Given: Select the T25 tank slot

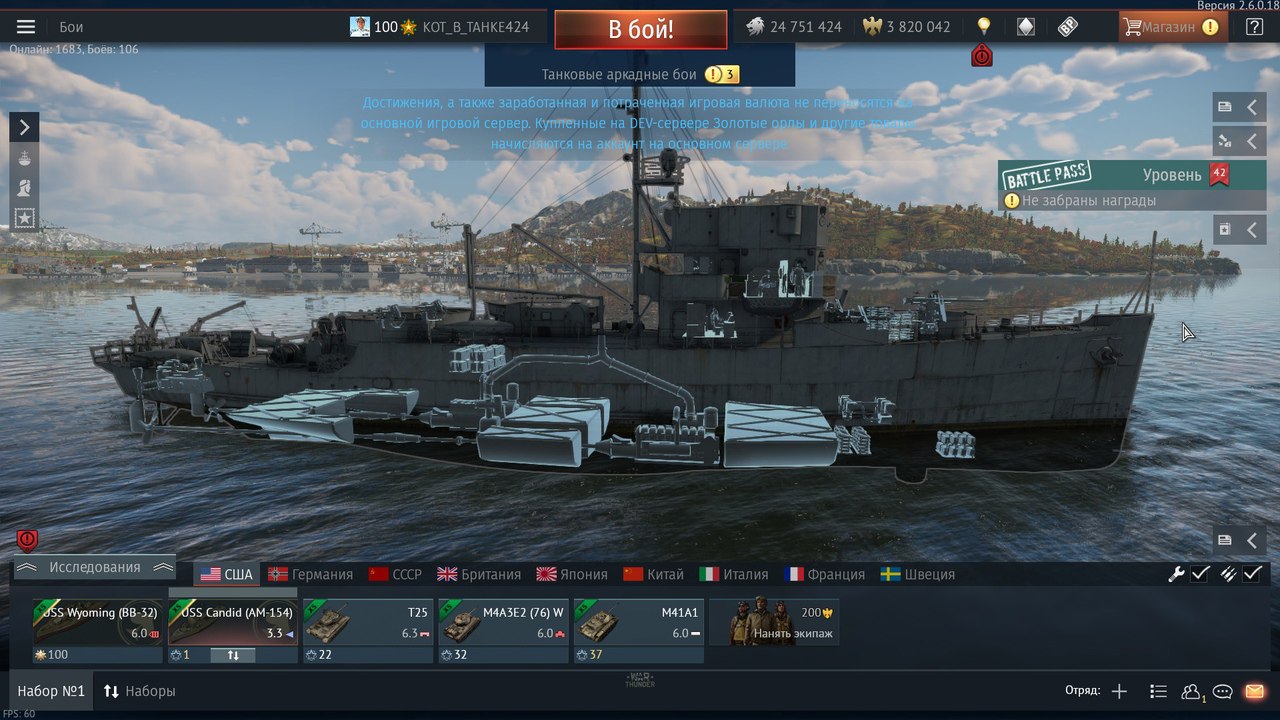Looking at the screenshot, I should tap(368, 624).
